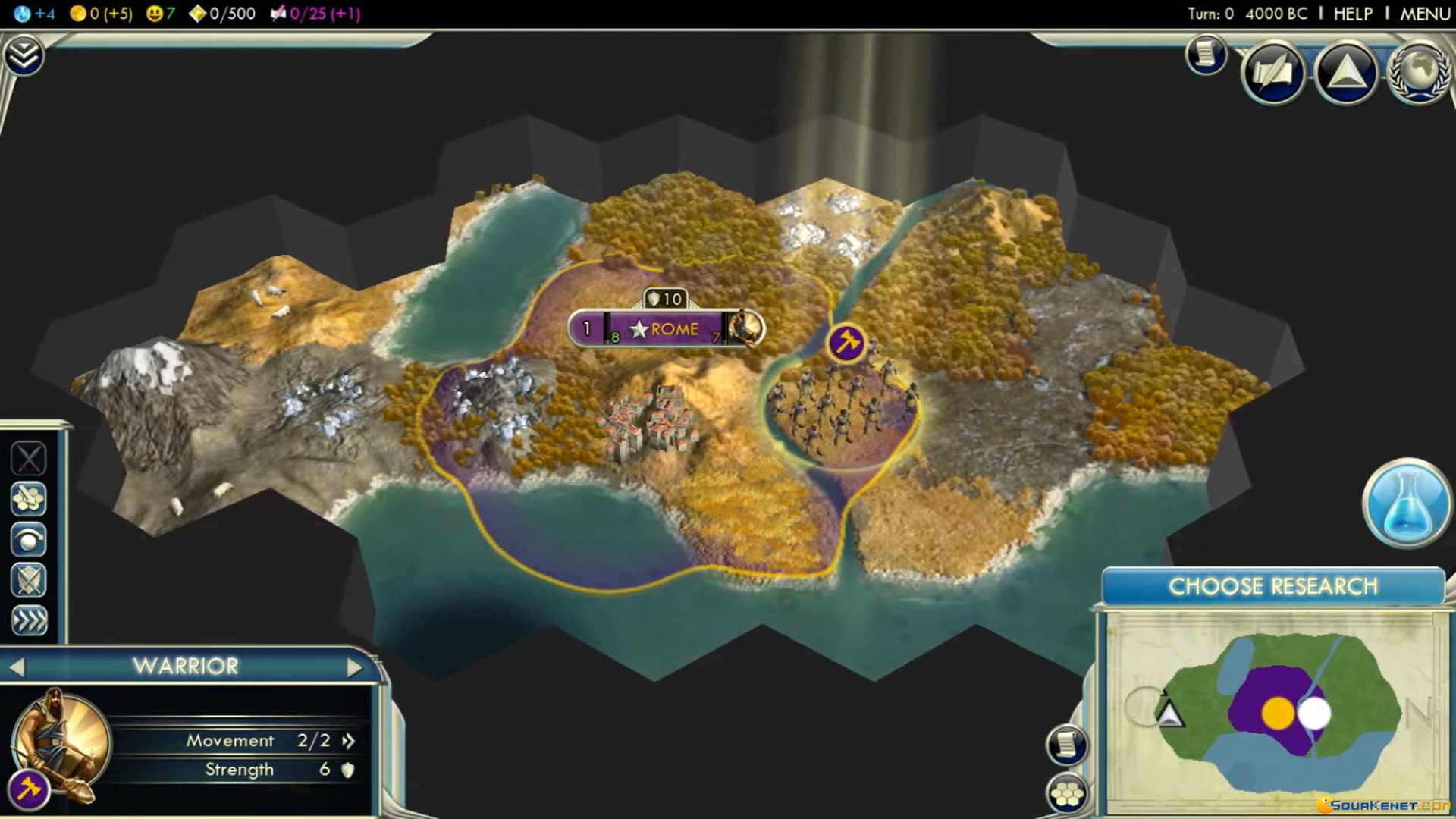Open the scroll and quill advisor button
1456x819 pixels.
pos(1273,72)
